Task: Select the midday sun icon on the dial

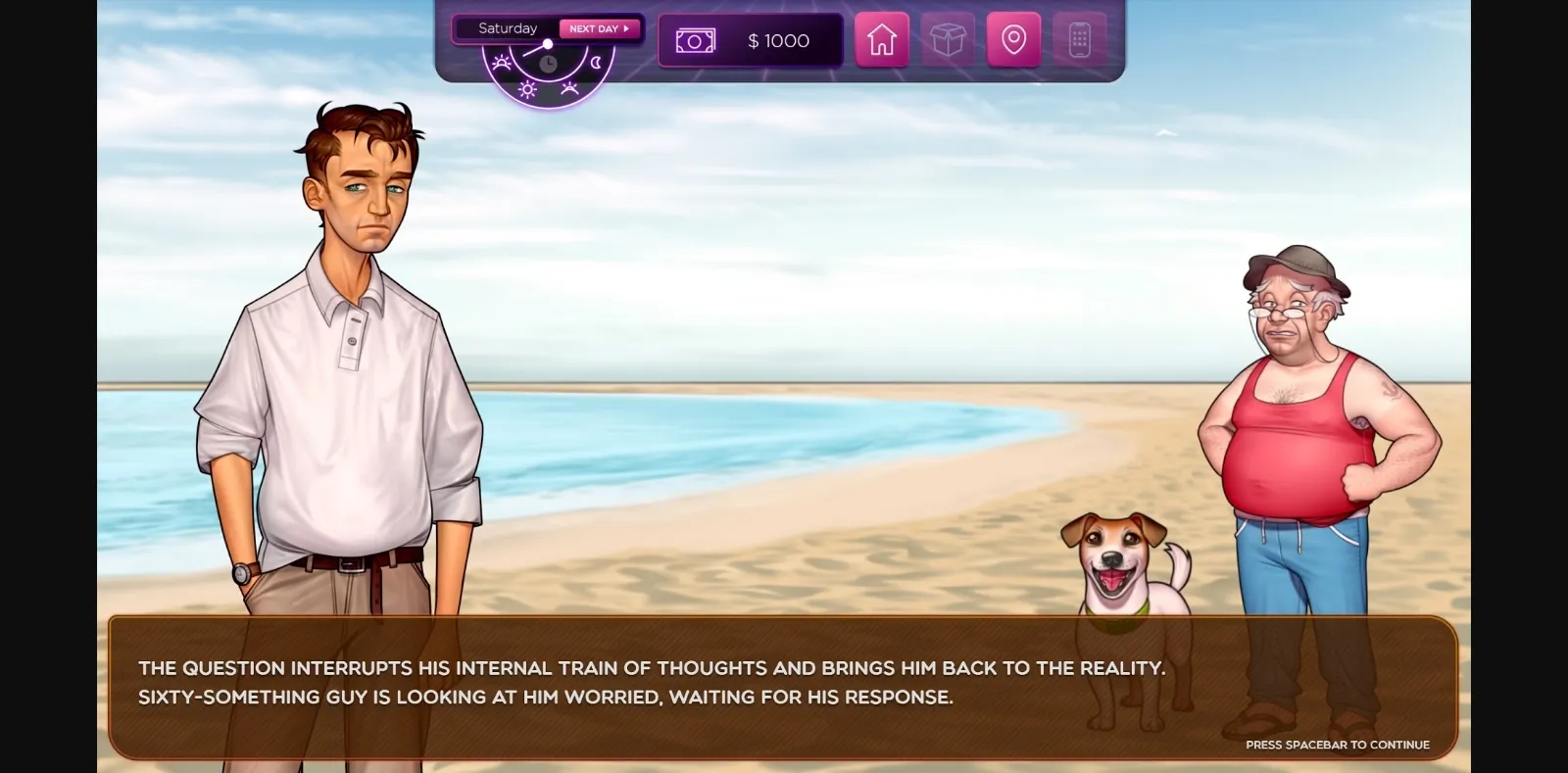Action: point(528,89)
